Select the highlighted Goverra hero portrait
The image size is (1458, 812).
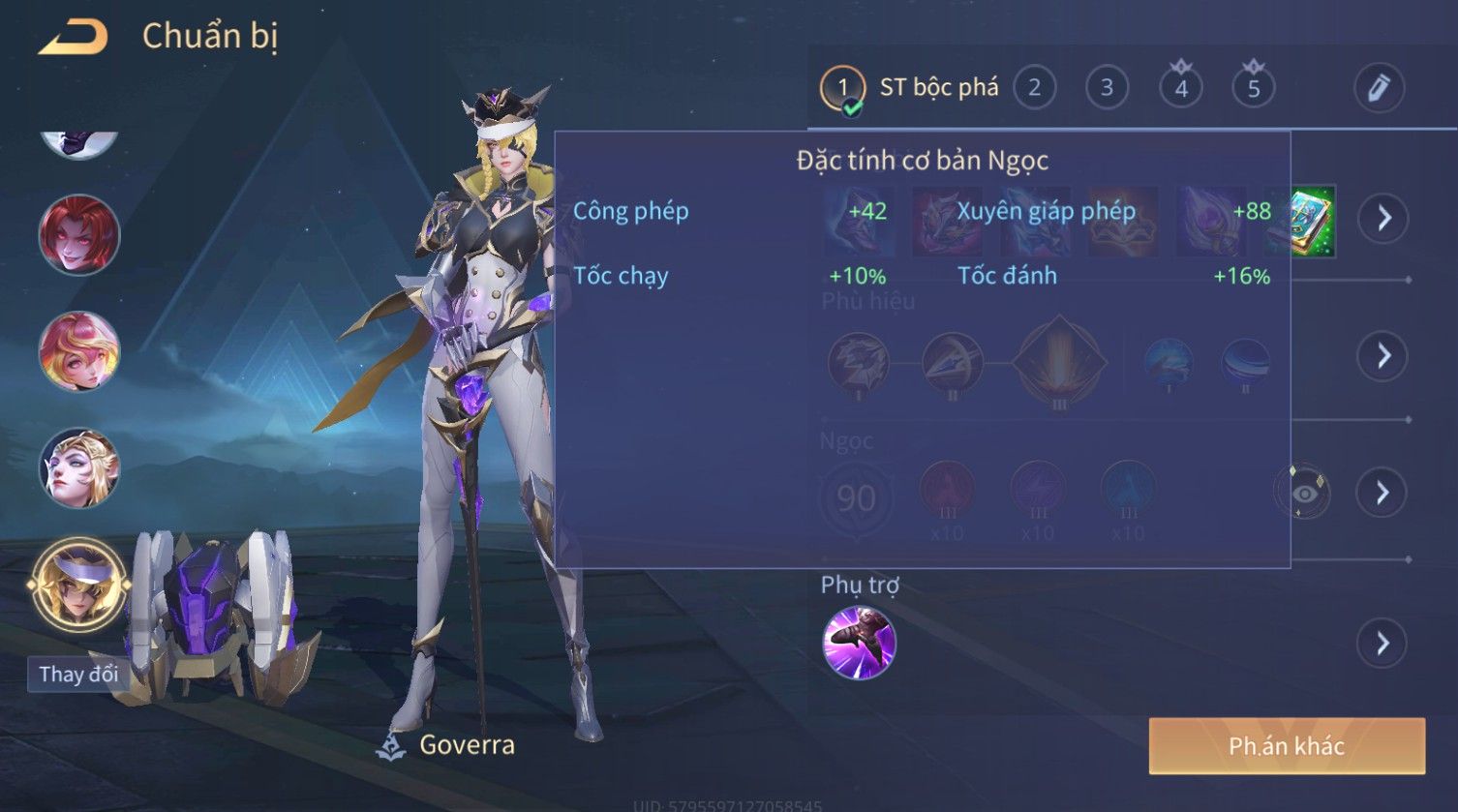(79, 586)
